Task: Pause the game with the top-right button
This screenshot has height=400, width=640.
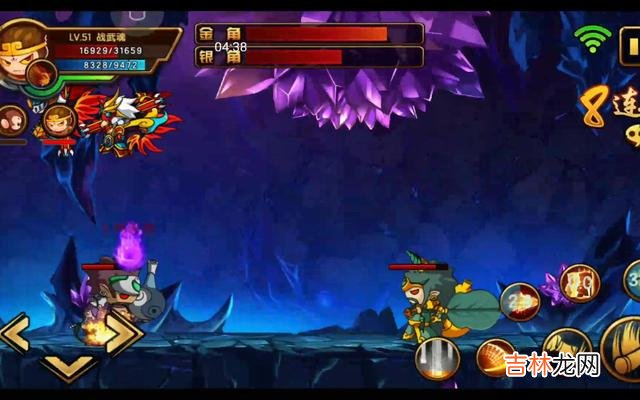Action: coord(630,44)
